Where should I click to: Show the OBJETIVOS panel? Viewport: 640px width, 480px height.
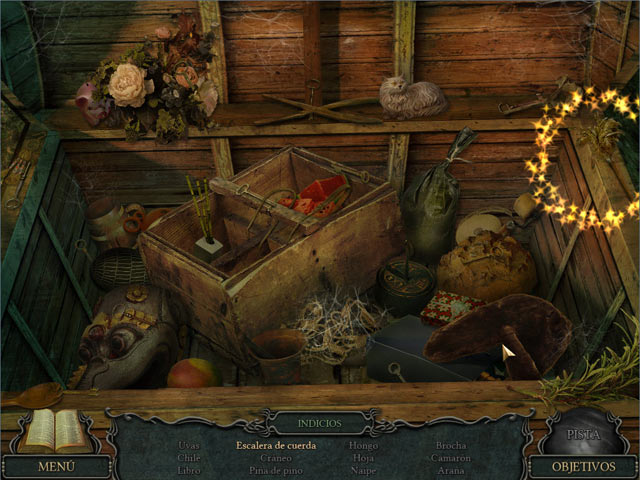pos(581,466)
